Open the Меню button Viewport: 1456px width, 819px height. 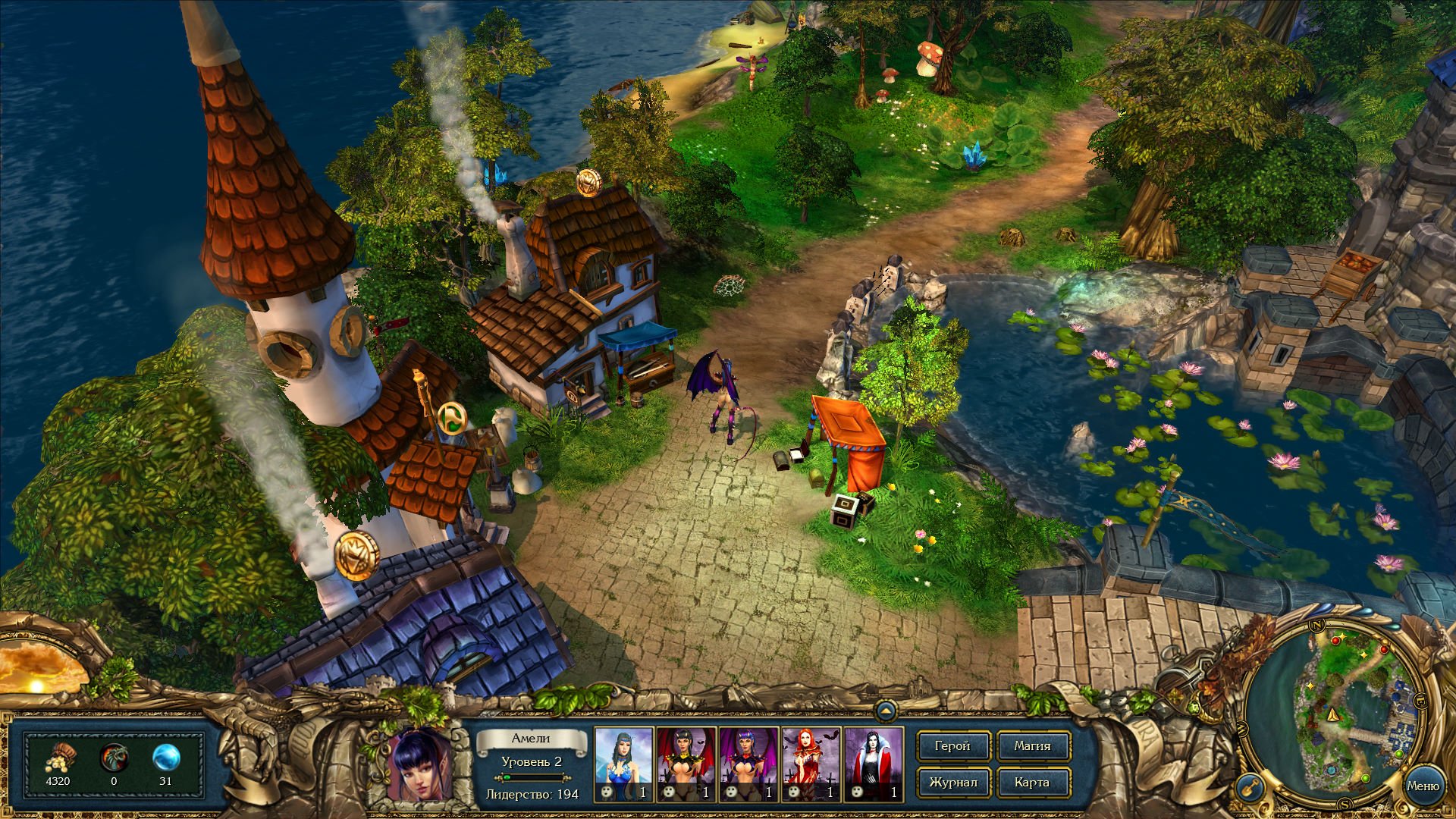coord(1423,786)
